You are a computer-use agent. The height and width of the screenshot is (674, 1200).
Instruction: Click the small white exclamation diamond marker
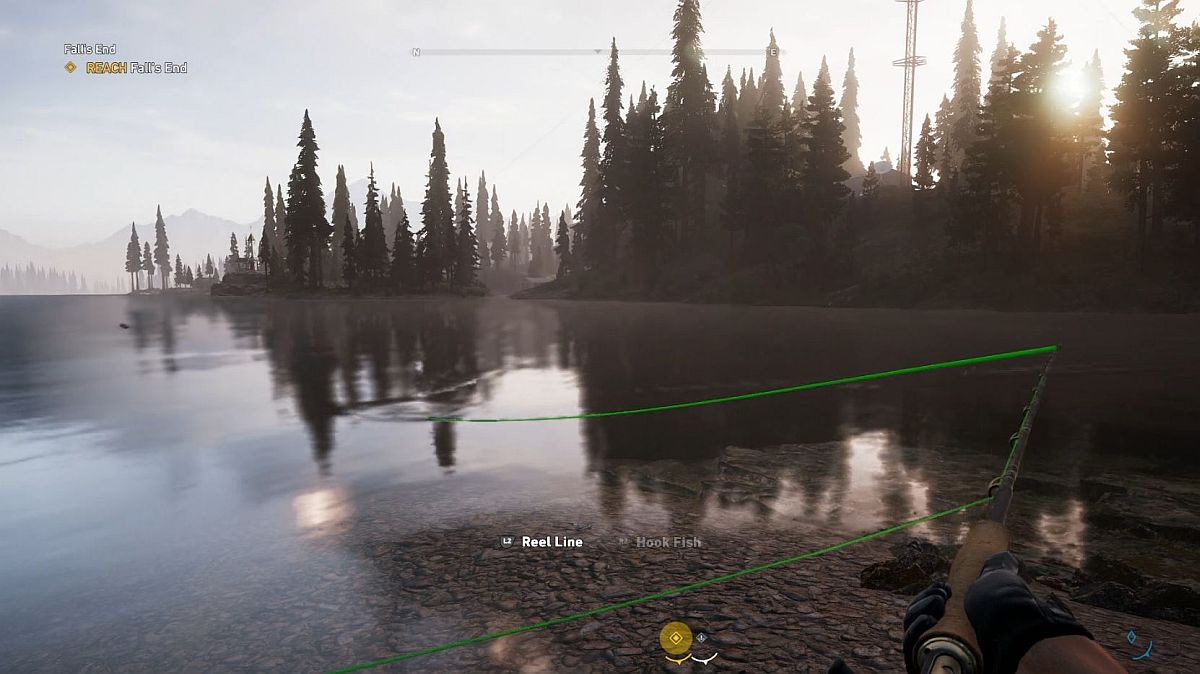tap(701, 637)
